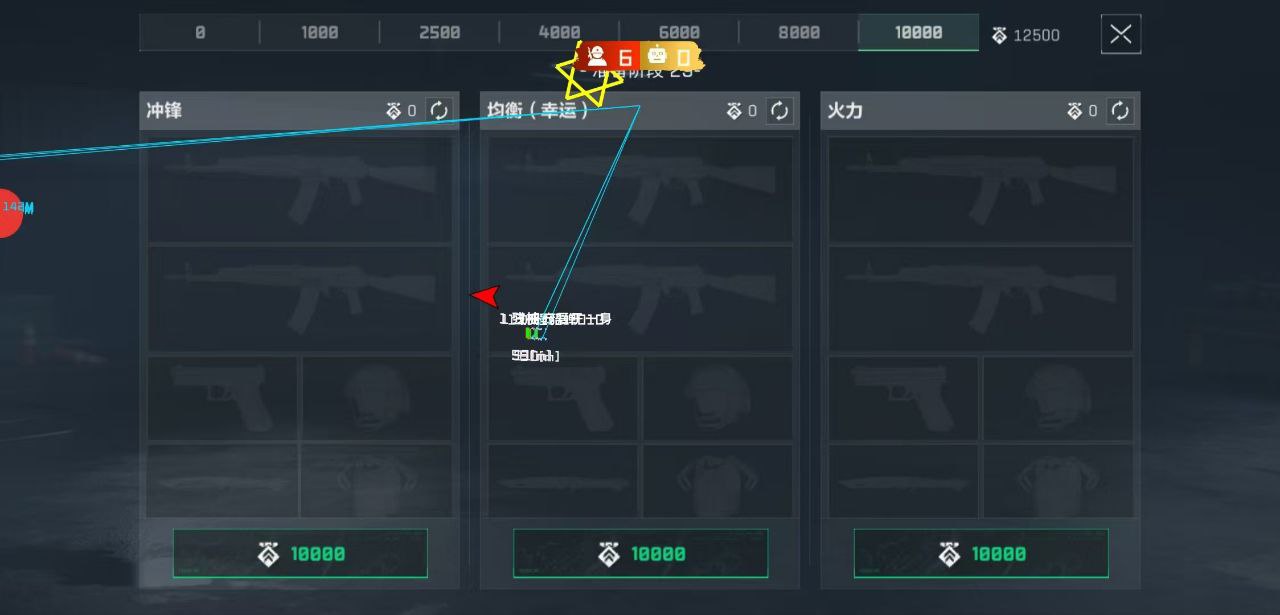
Task: Switch to the 10000 budget tab
Action: pyautogui.click(x=918, y=33)
